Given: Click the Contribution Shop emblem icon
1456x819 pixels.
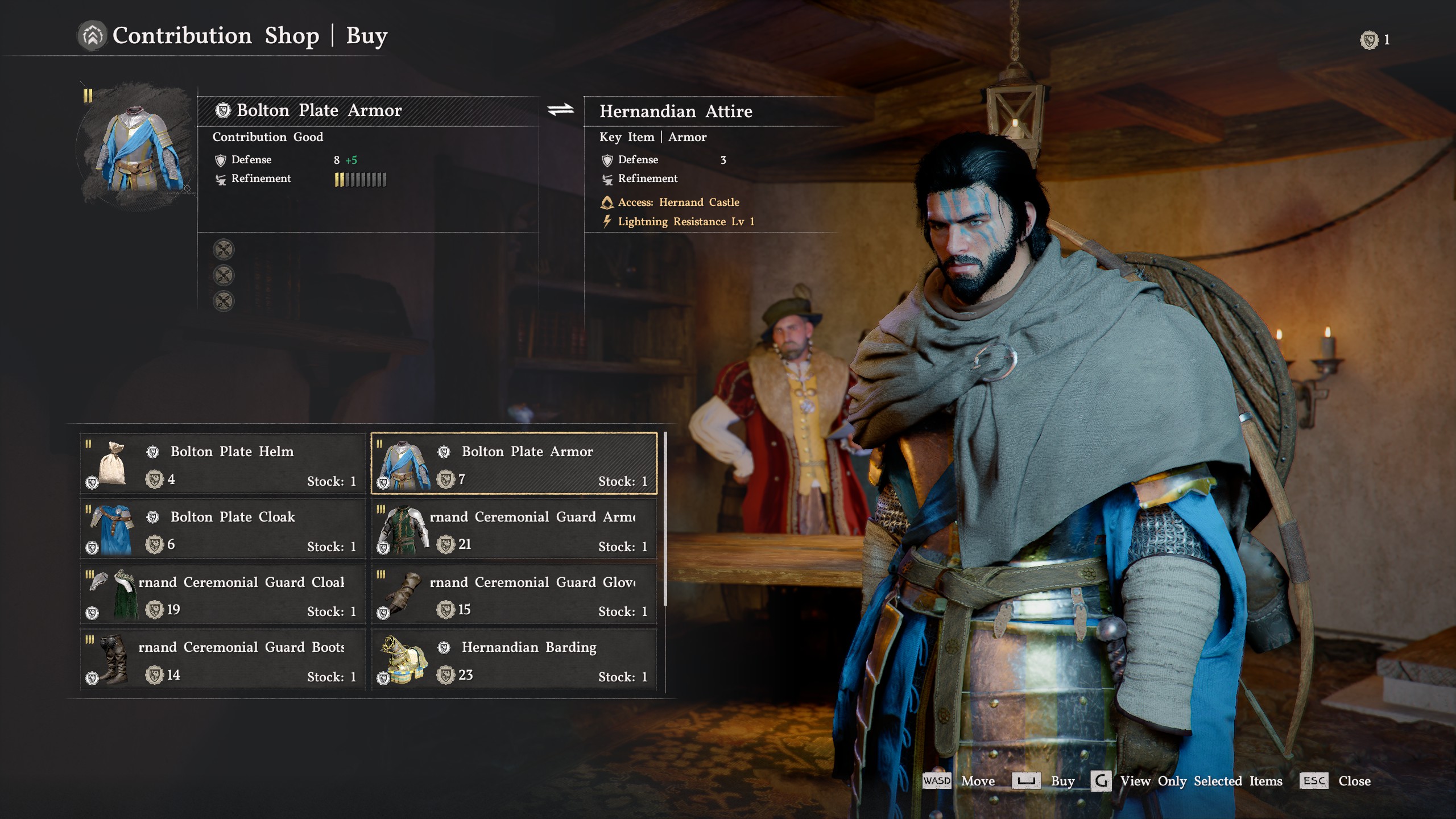Looking at the screenshot, I should point(94,36).
